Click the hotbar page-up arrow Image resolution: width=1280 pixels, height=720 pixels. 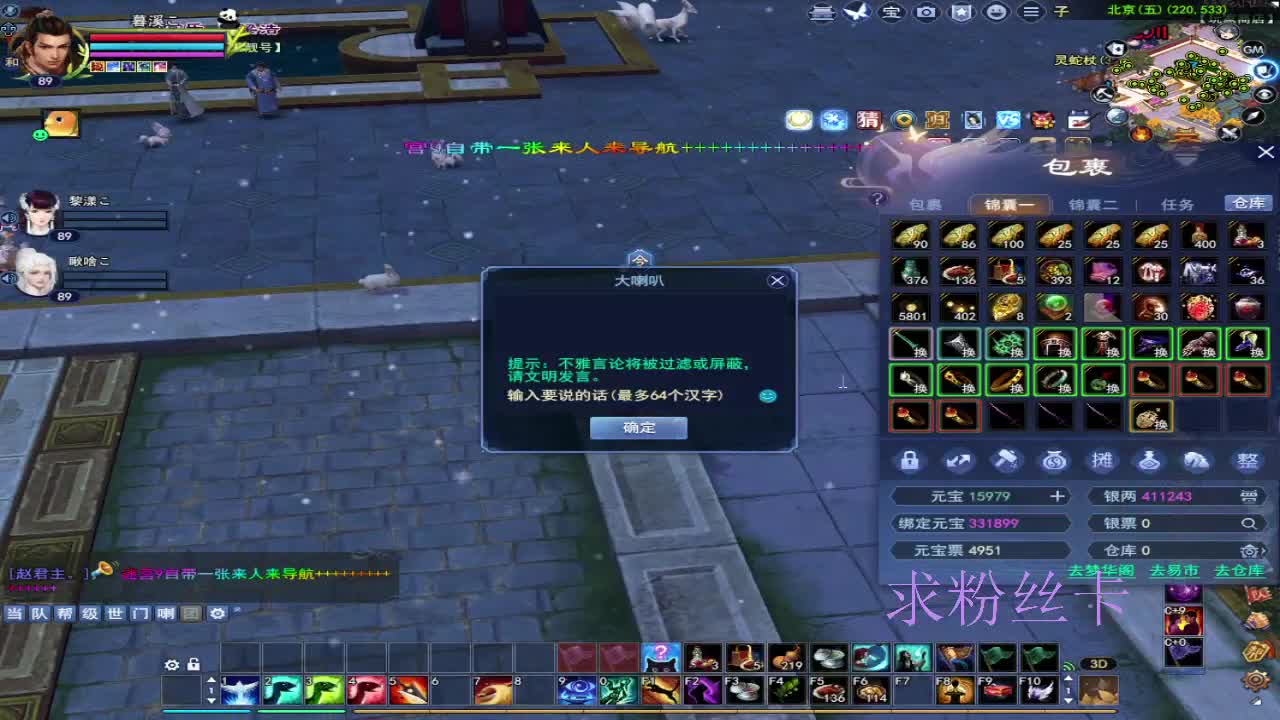211,679
